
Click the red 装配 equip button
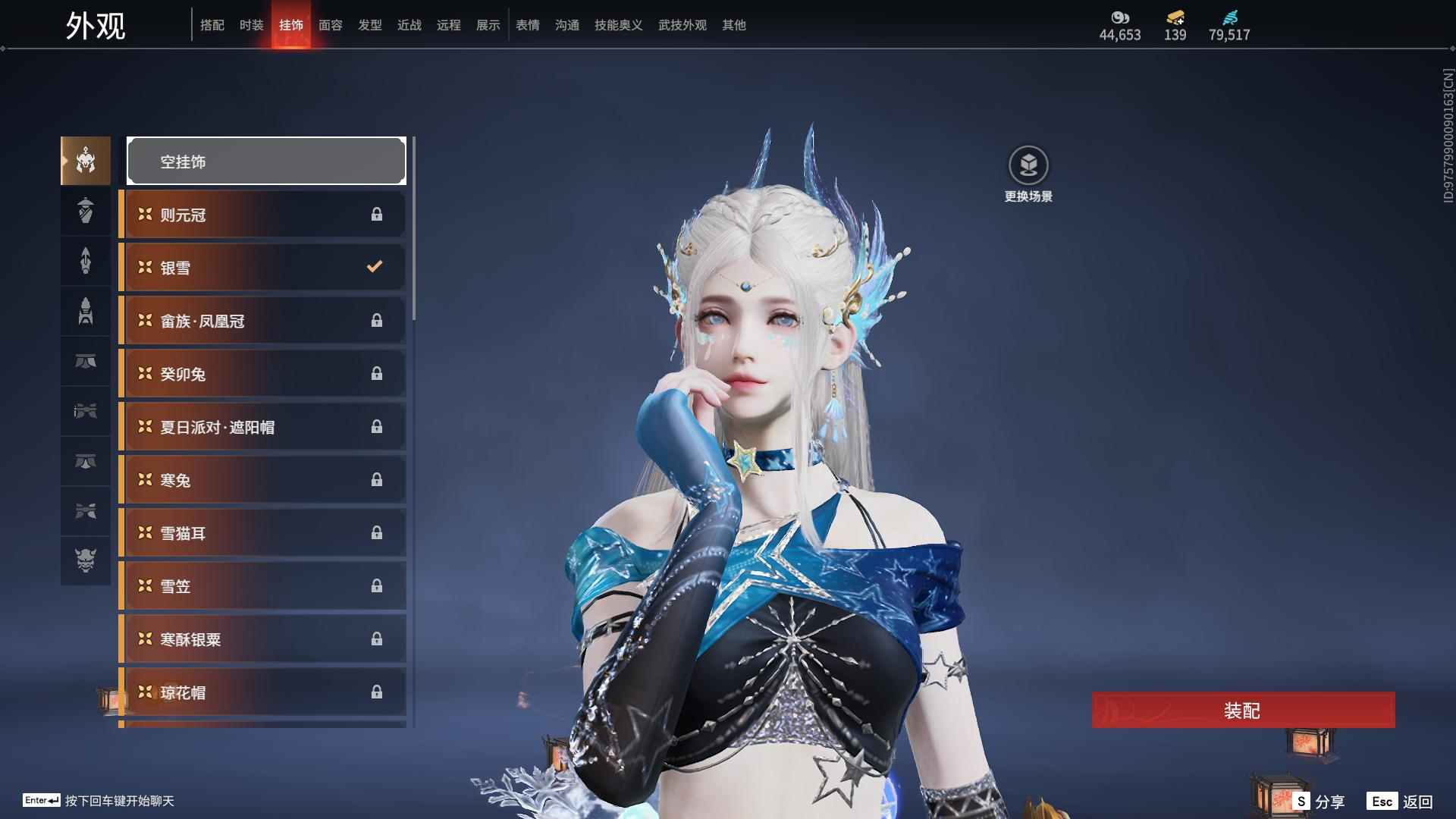pos(1243,710)
